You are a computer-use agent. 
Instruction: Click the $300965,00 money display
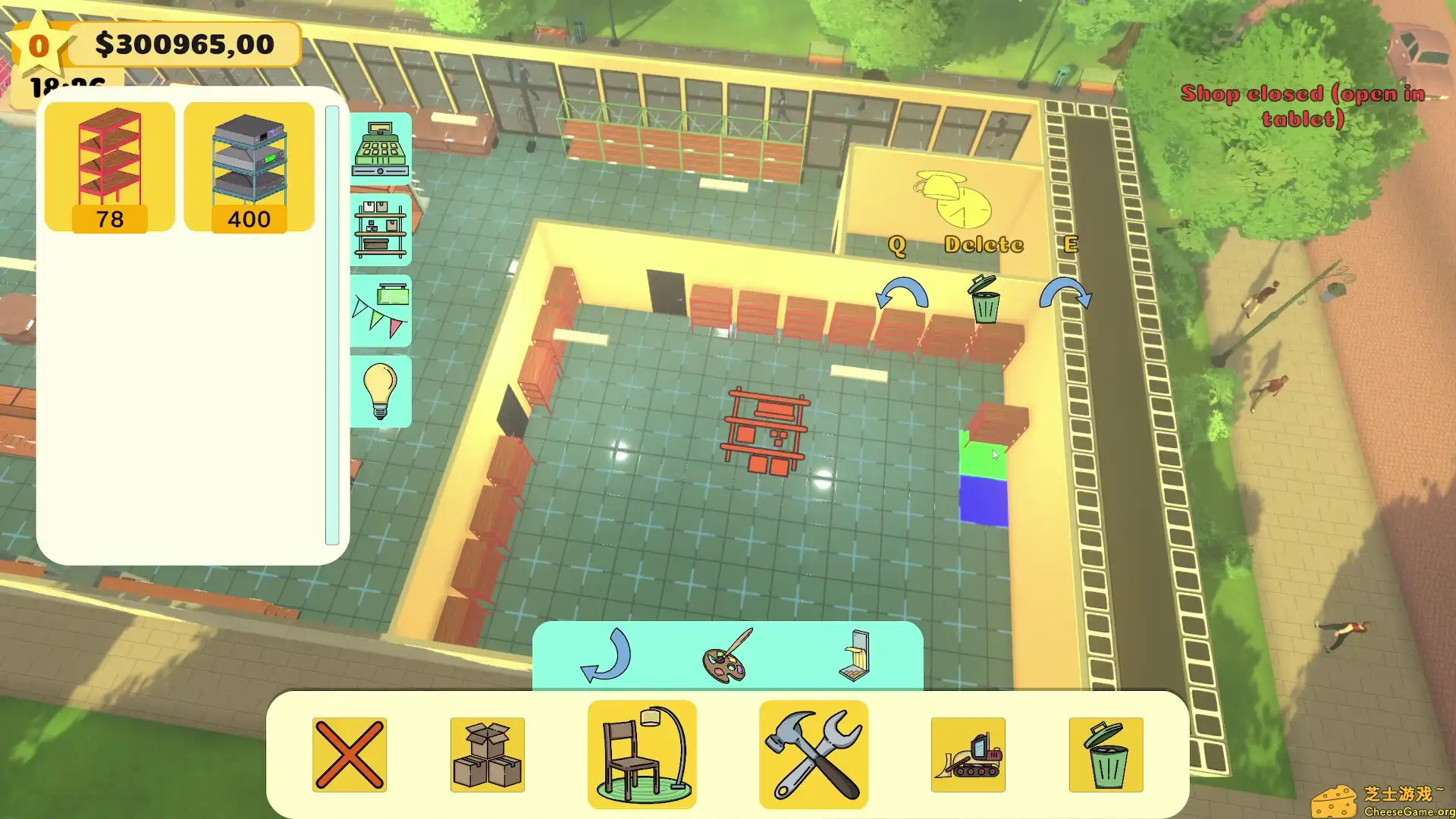point(182,45)
